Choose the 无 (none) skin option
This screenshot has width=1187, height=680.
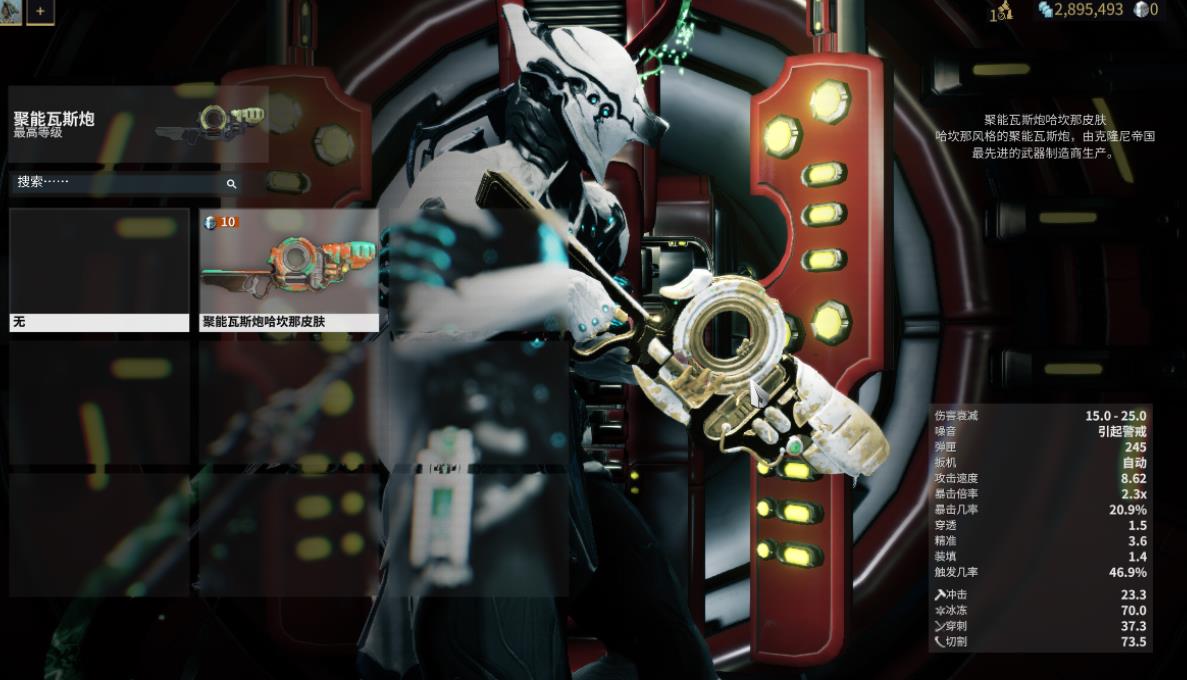99,270
